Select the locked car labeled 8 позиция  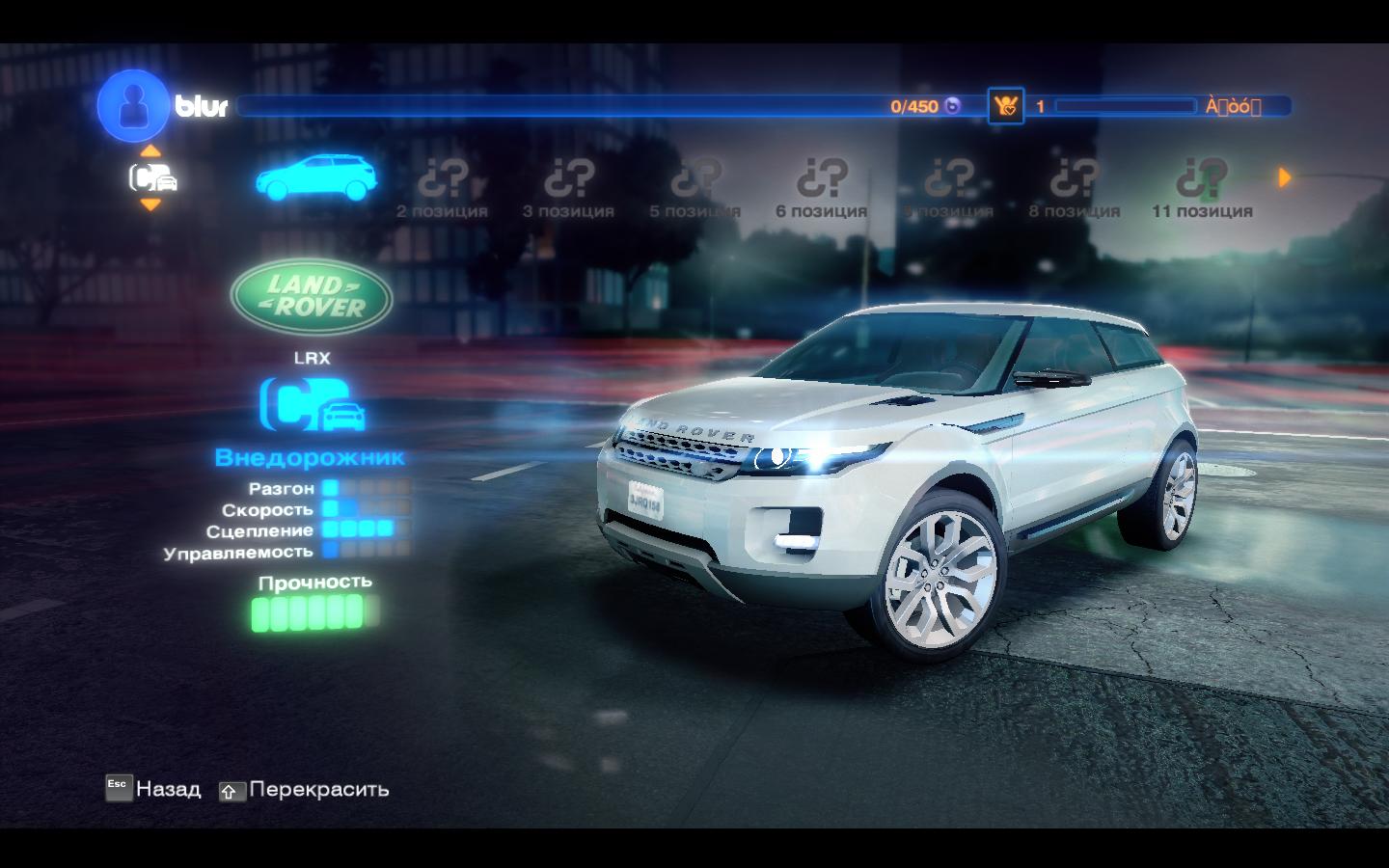(1075, 188)
